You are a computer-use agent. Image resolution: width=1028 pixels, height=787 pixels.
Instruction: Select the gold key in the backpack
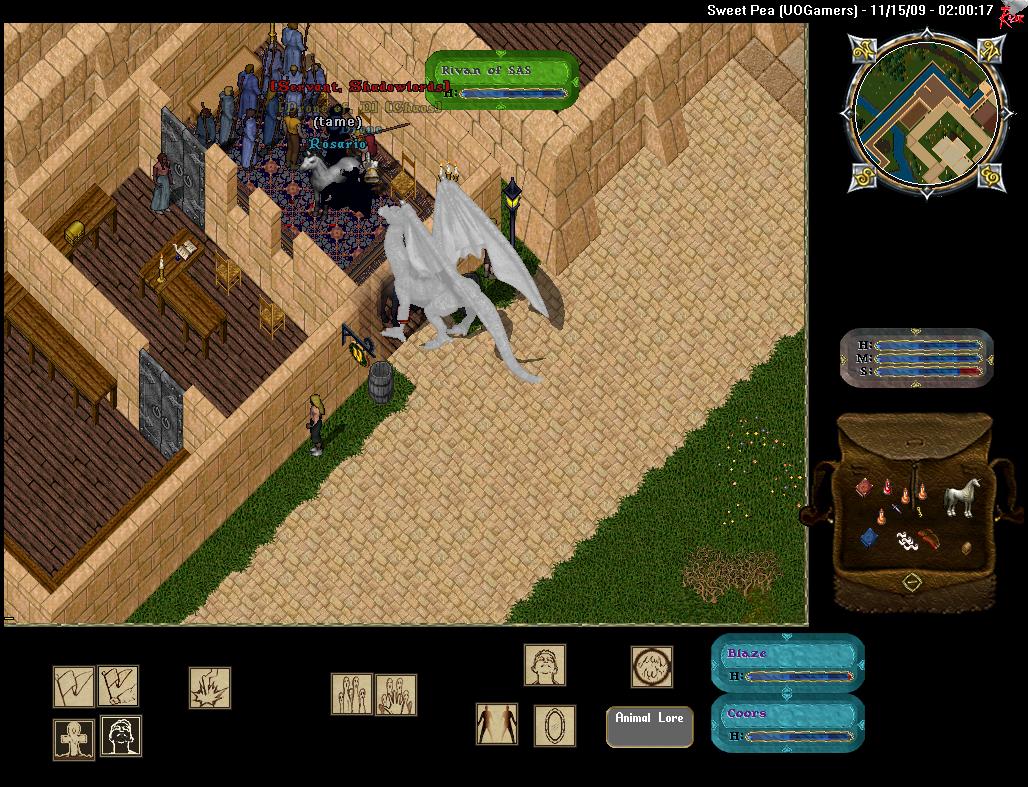919,511
